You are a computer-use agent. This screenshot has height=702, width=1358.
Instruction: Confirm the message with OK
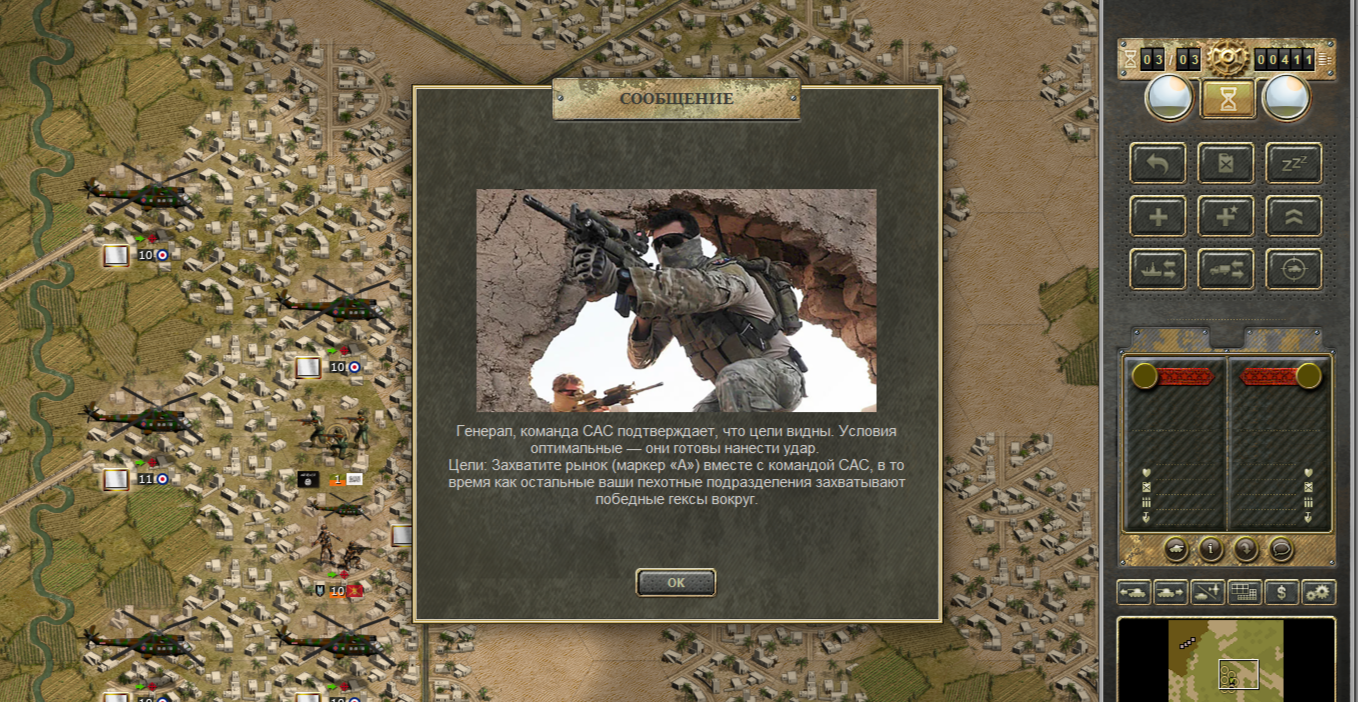676,582
